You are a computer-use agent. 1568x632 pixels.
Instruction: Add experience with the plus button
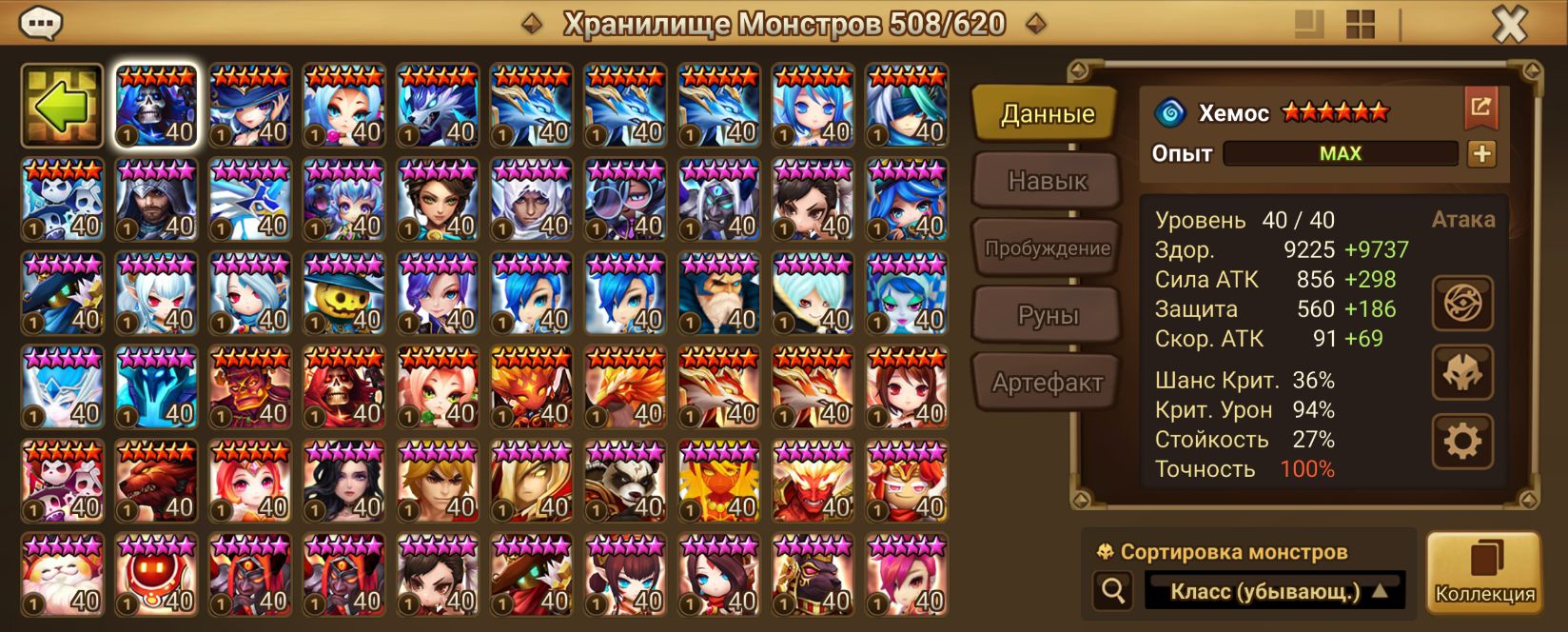click(1481, 153)
